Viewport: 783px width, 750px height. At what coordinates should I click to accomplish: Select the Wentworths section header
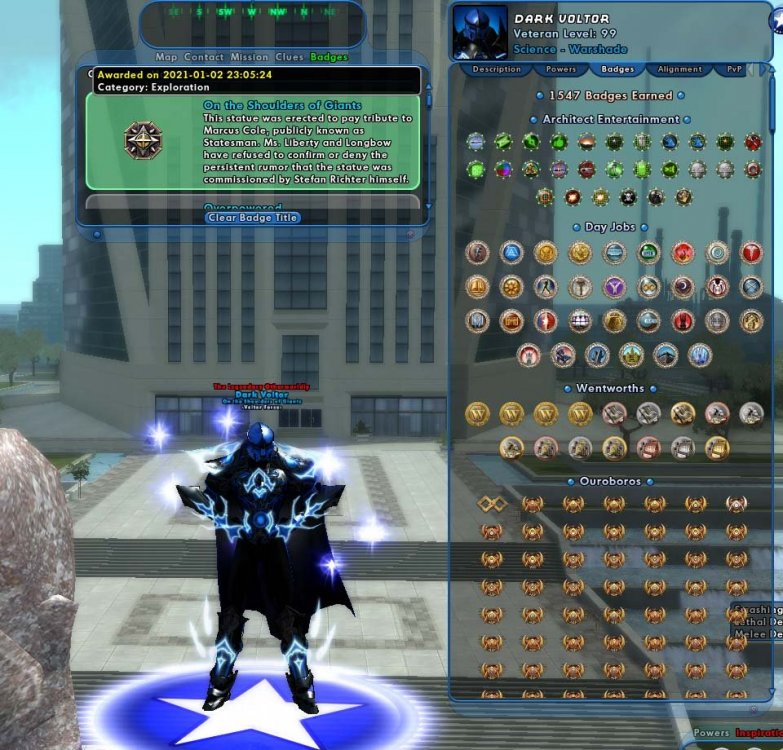click(x=610, y=388)
